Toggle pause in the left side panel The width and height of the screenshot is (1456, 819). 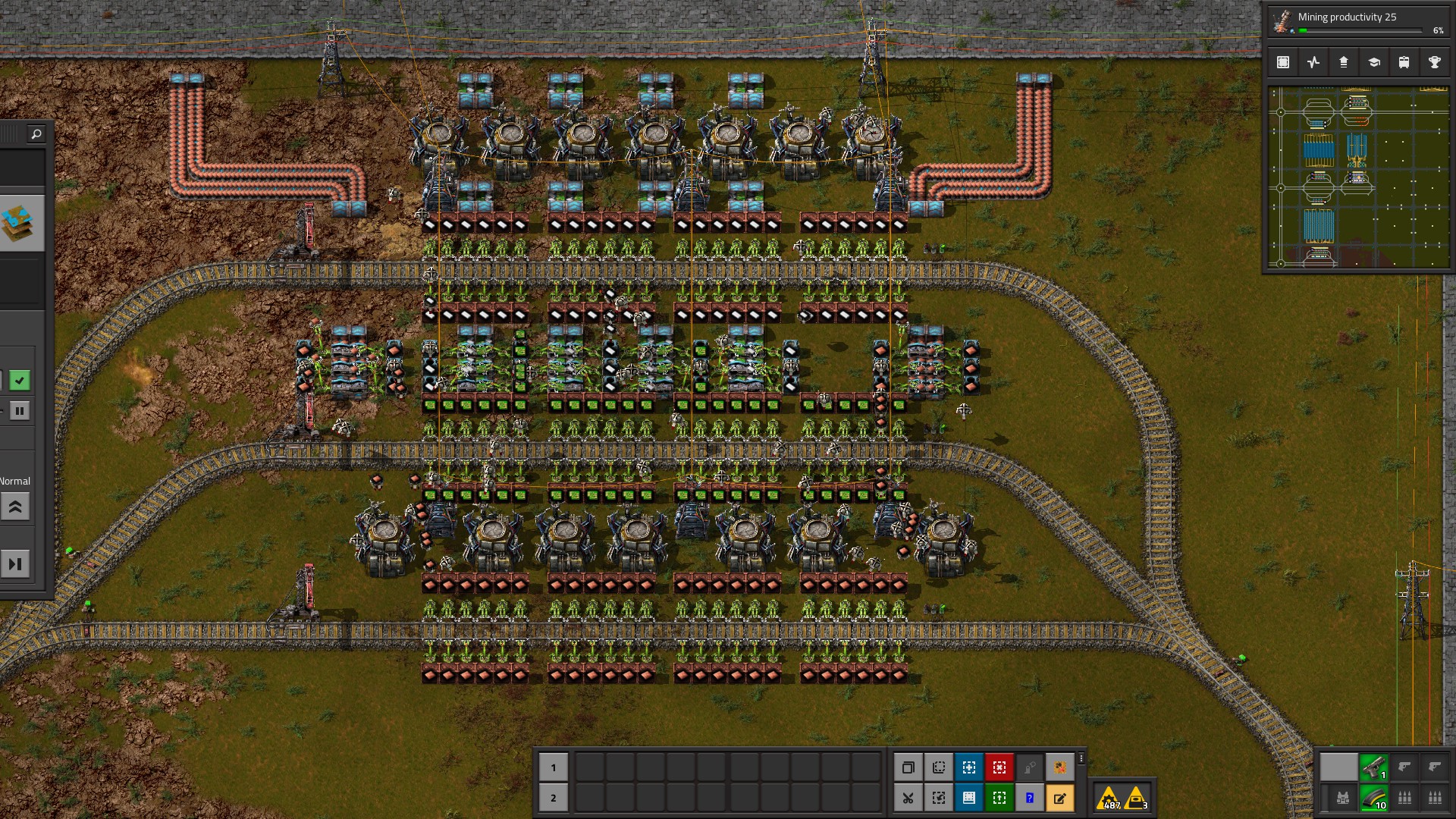20,410
